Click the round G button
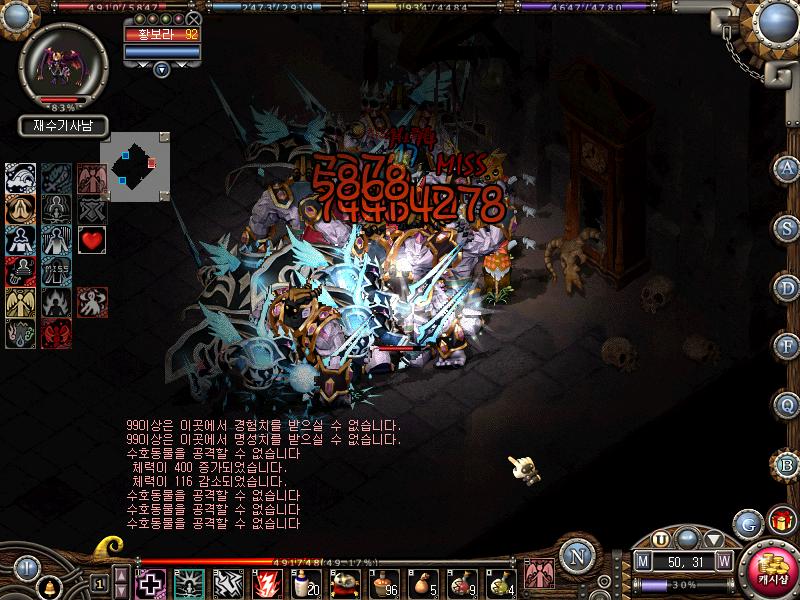 tap(746, 523)
